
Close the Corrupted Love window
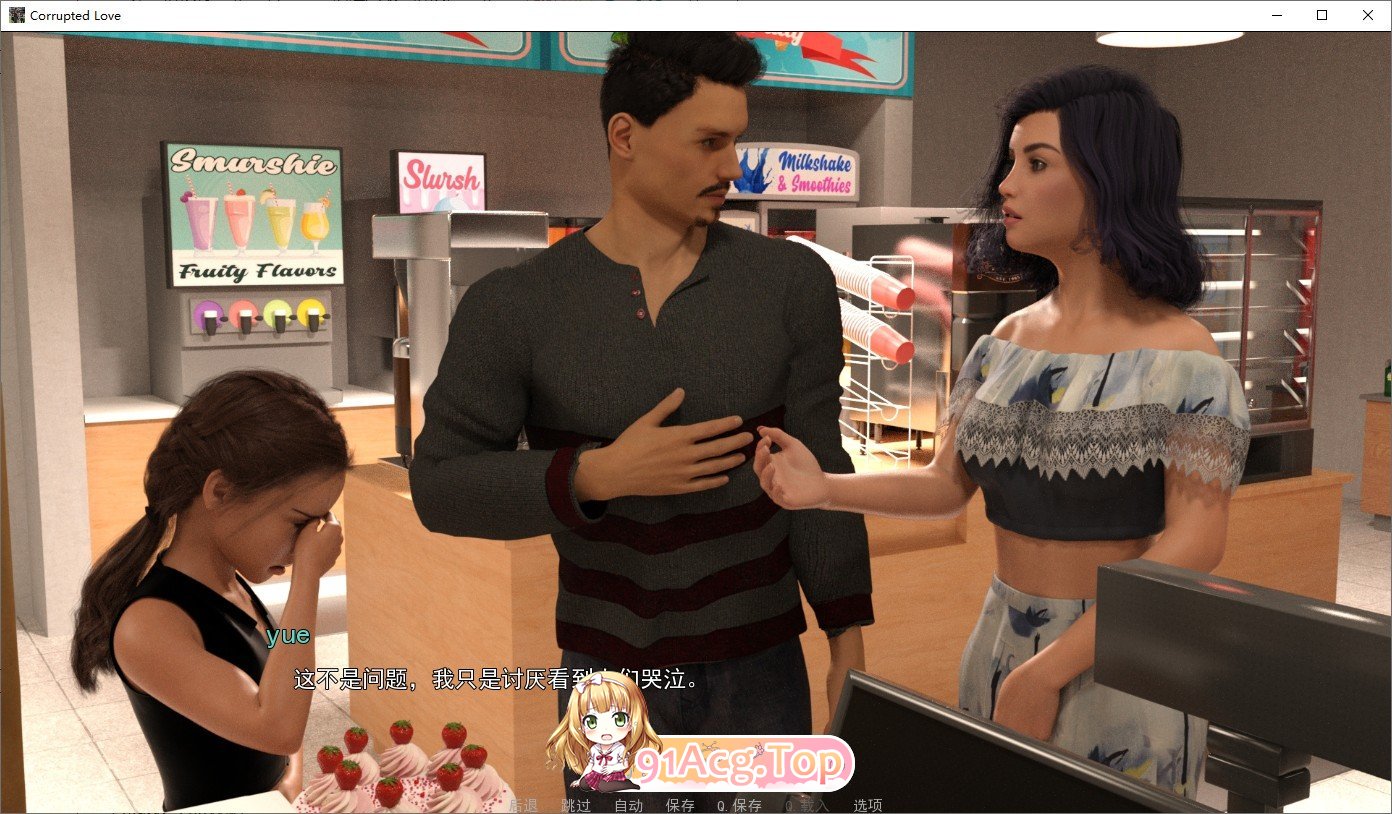coord(1367,15)
